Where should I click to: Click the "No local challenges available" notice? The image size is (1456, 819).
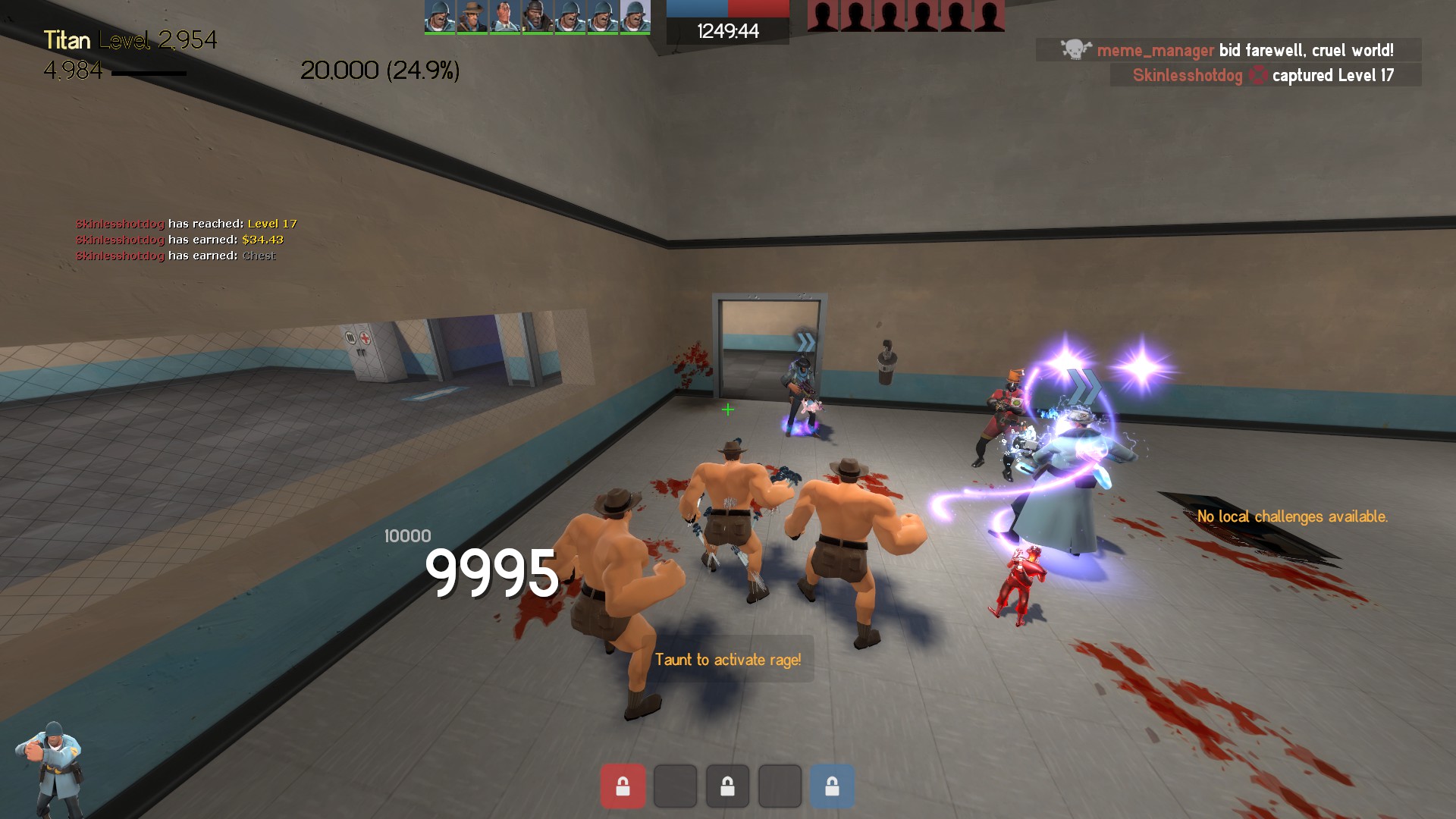1292,516
